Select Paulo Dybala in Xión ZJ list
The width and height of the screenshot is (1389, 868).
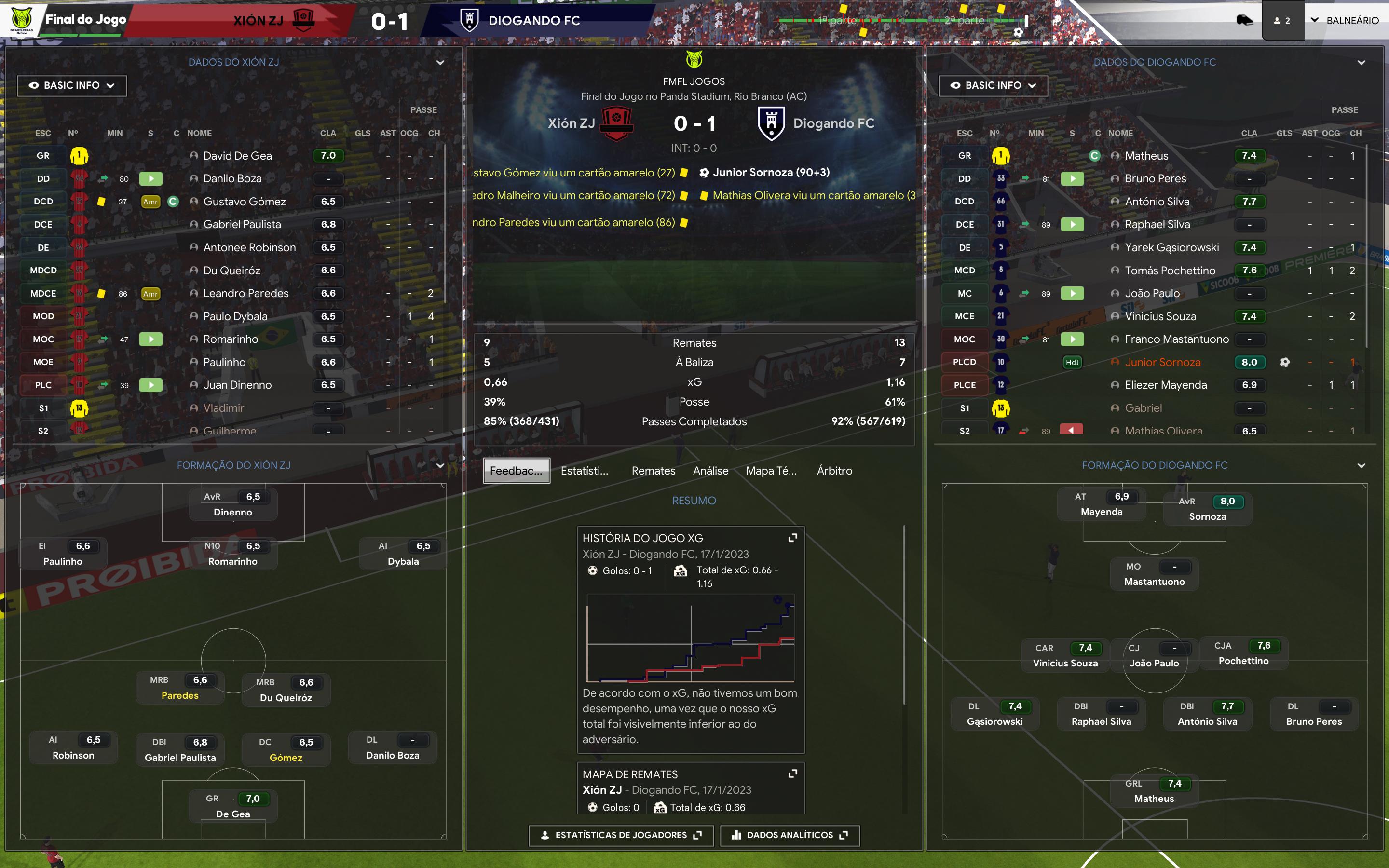click(x=235, y=316)
